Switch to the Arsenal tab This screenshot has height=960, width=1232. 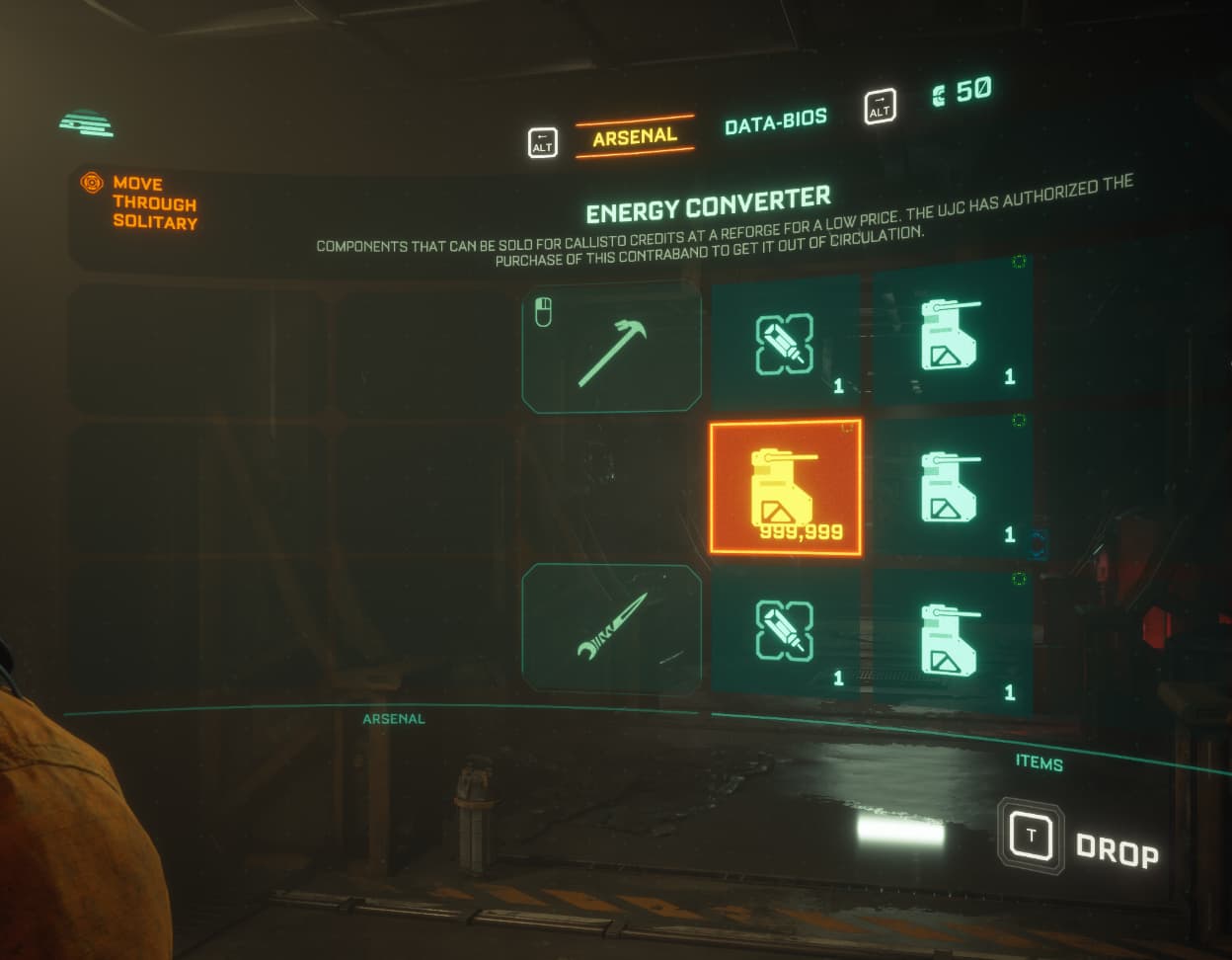point(635,136)
